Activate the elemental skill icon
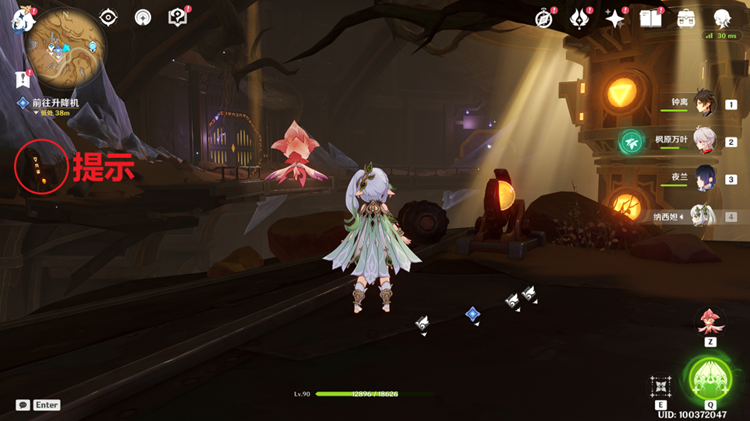Viewport: 750px width, 421px height. (x=661, y=387)
